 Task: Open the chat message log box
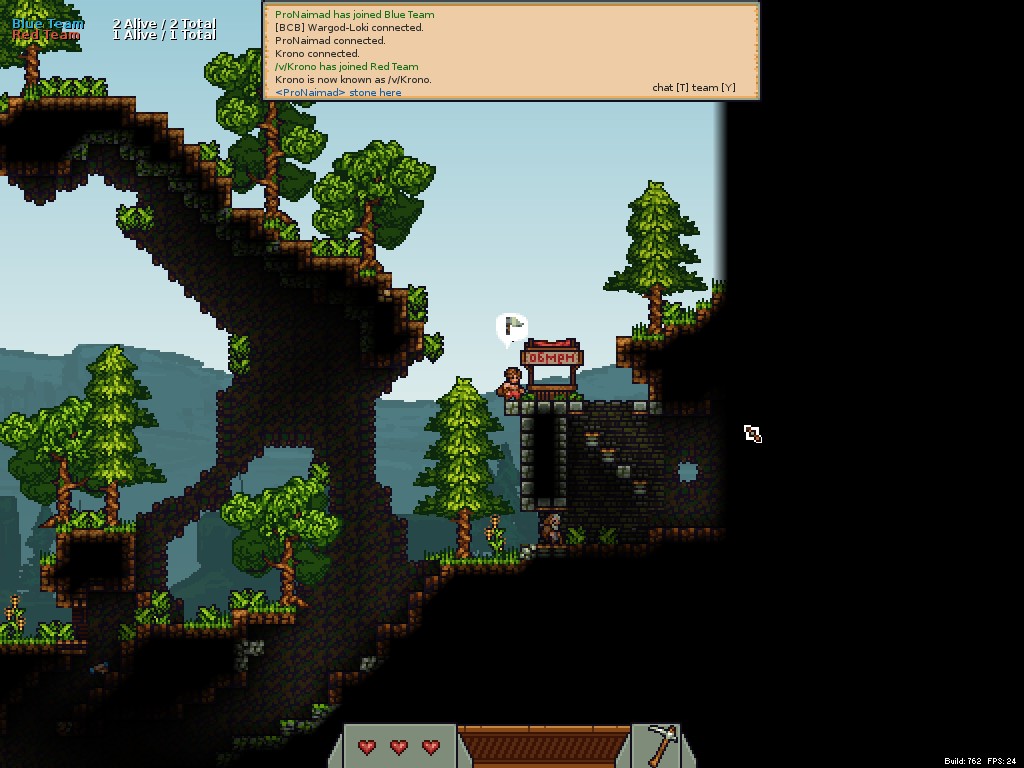point(511,52)
